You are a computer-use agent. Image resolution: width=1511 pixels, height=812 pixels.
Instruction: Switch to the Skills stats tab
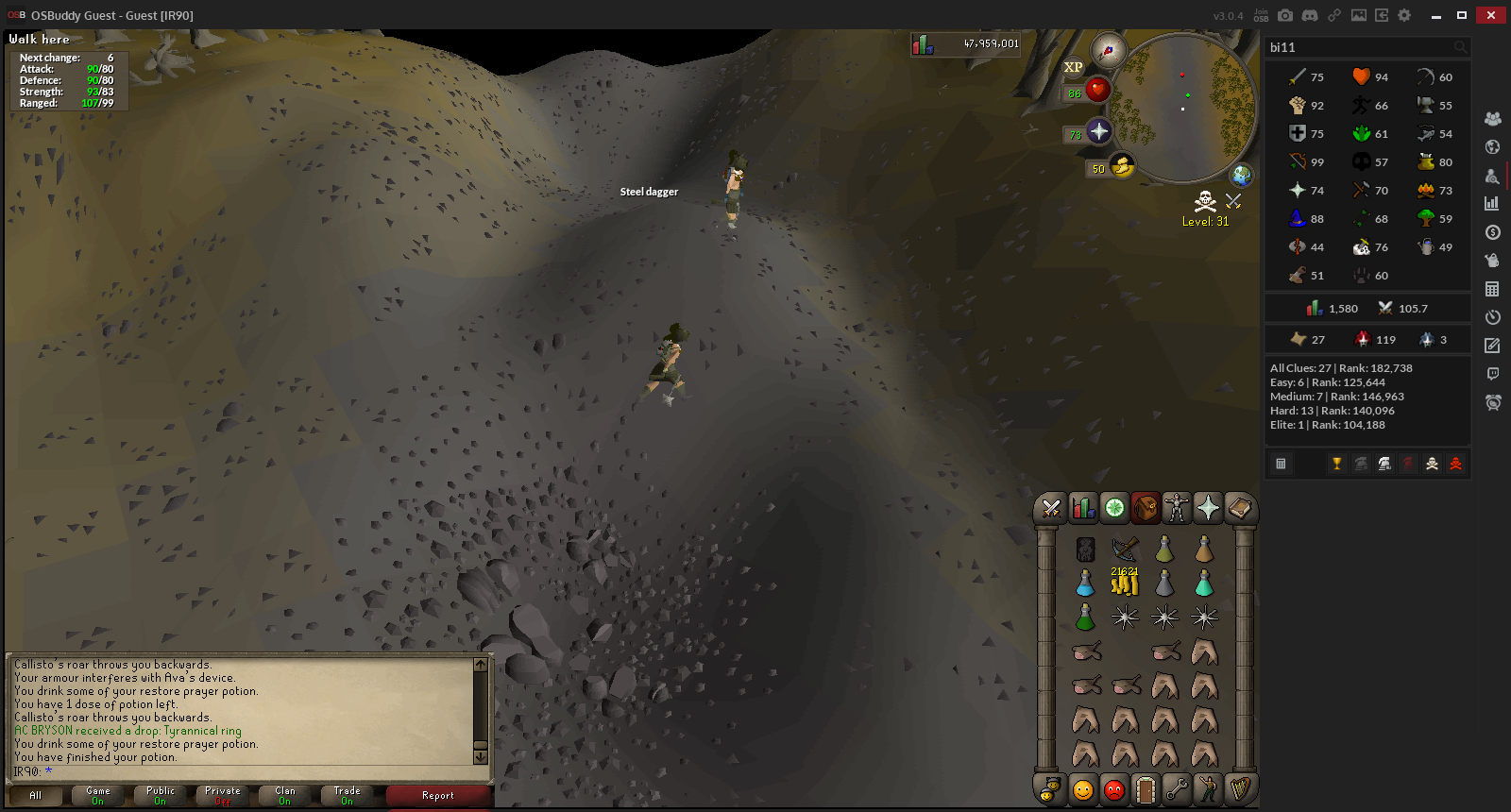[1082, 509]
